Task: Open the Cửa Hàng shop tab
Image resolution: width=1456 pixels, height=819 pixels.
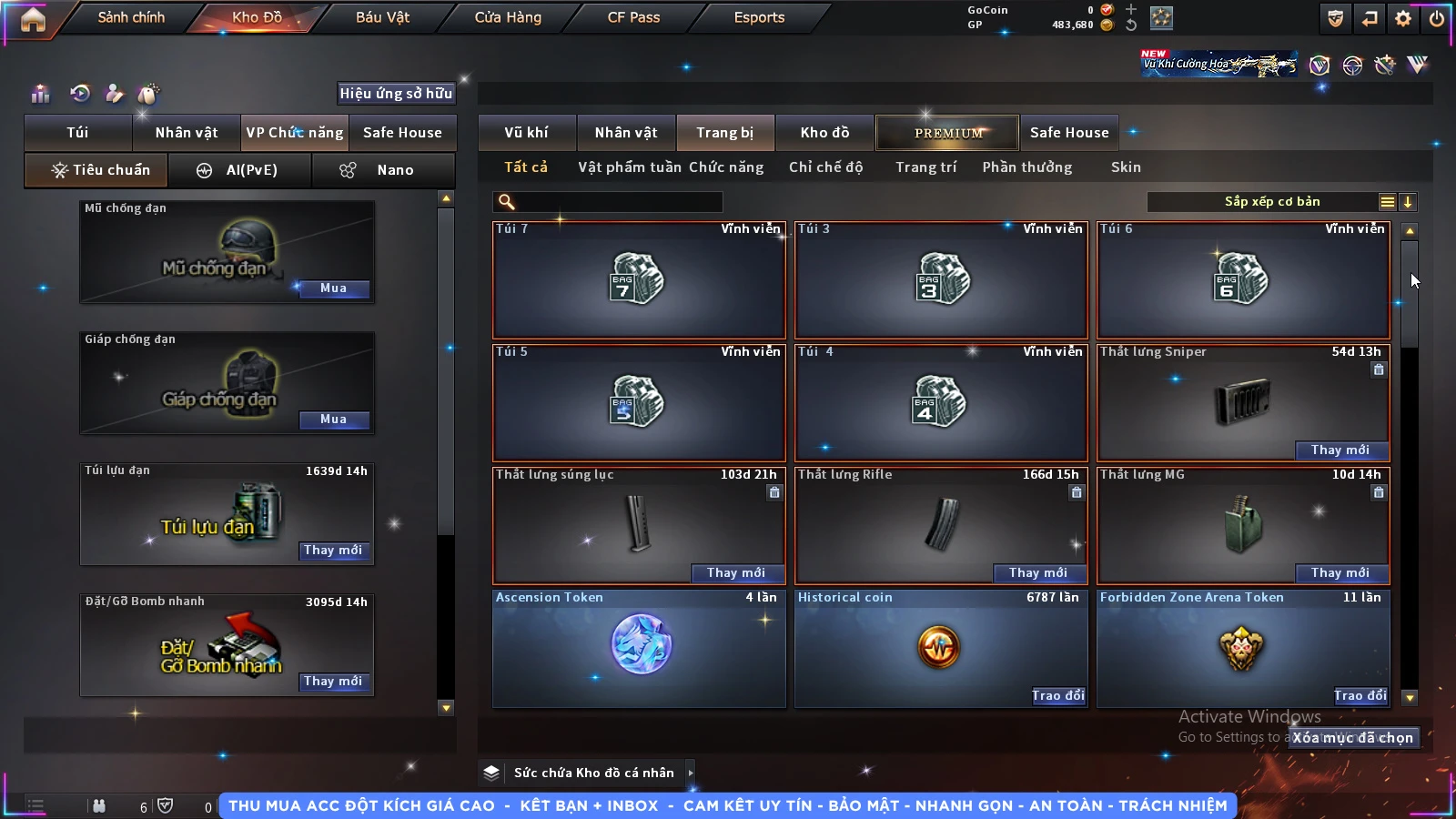Action: (x=508, y=17)
